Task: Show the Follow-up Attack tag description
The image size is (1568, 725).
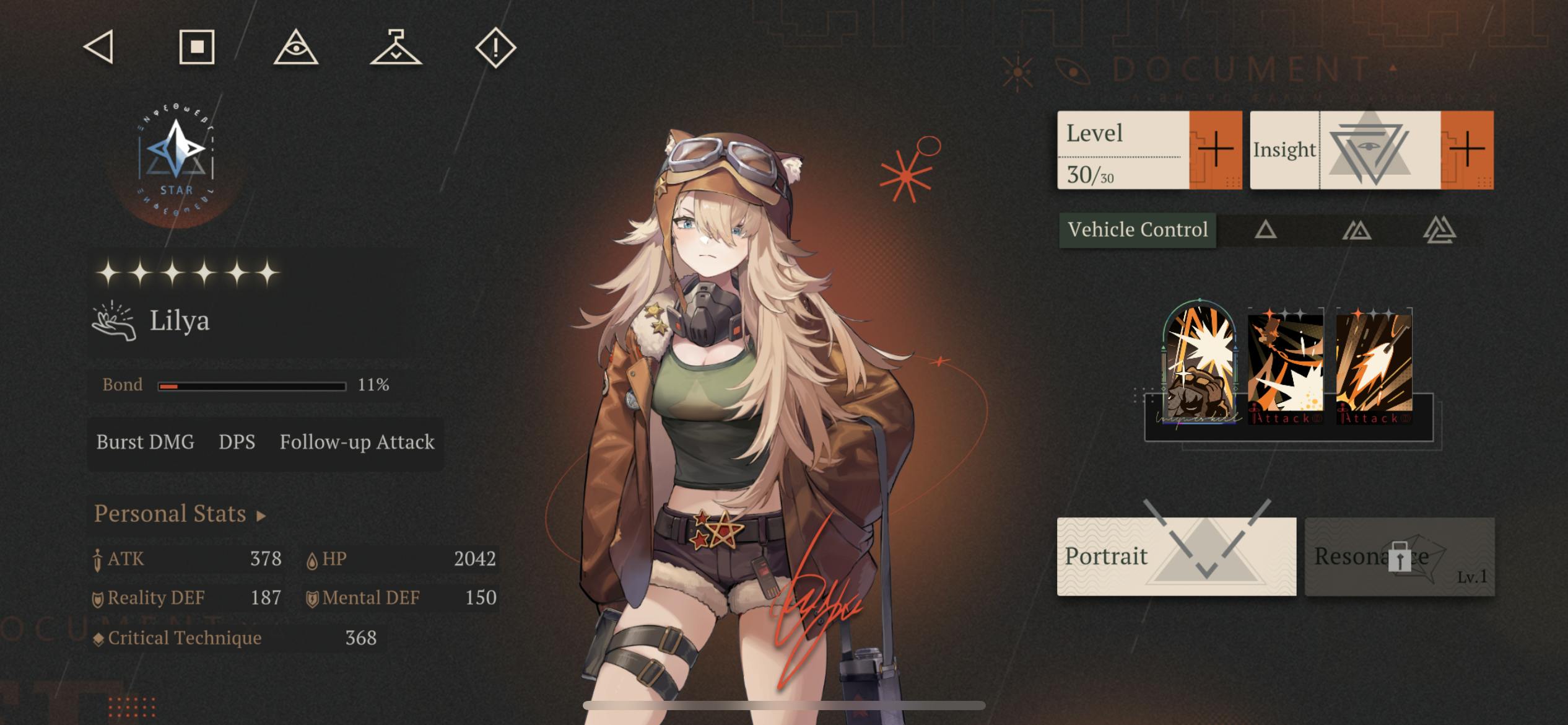Action: 357,442
